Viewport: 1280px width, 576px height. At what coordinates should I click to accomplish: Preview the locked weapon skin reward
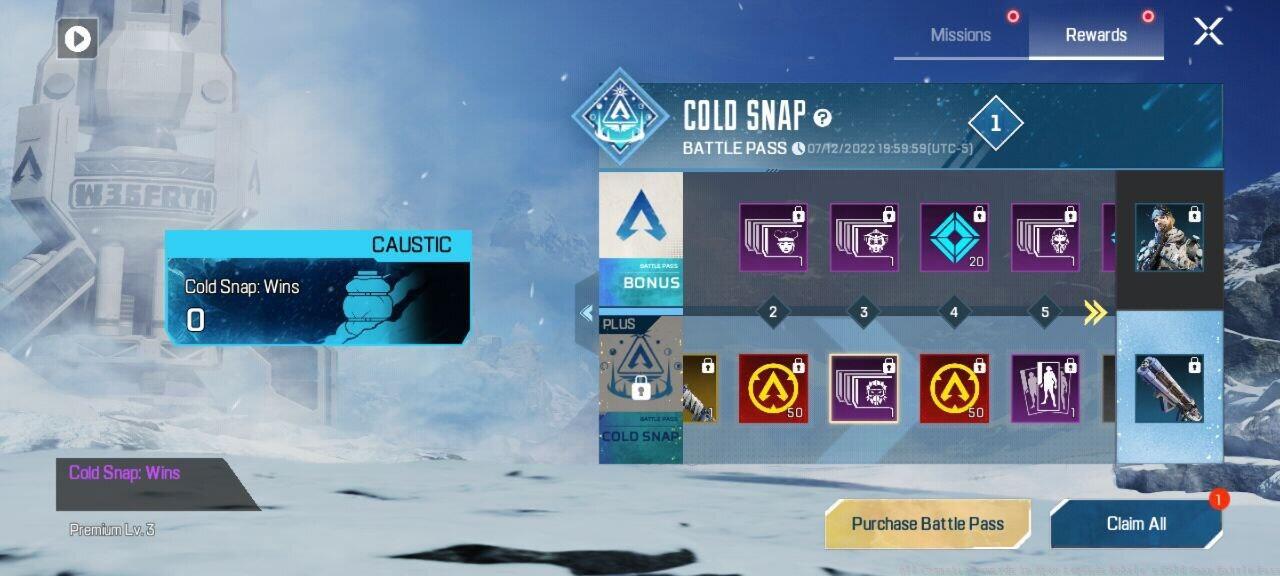pyautogui.click(x=1169, y=388)
